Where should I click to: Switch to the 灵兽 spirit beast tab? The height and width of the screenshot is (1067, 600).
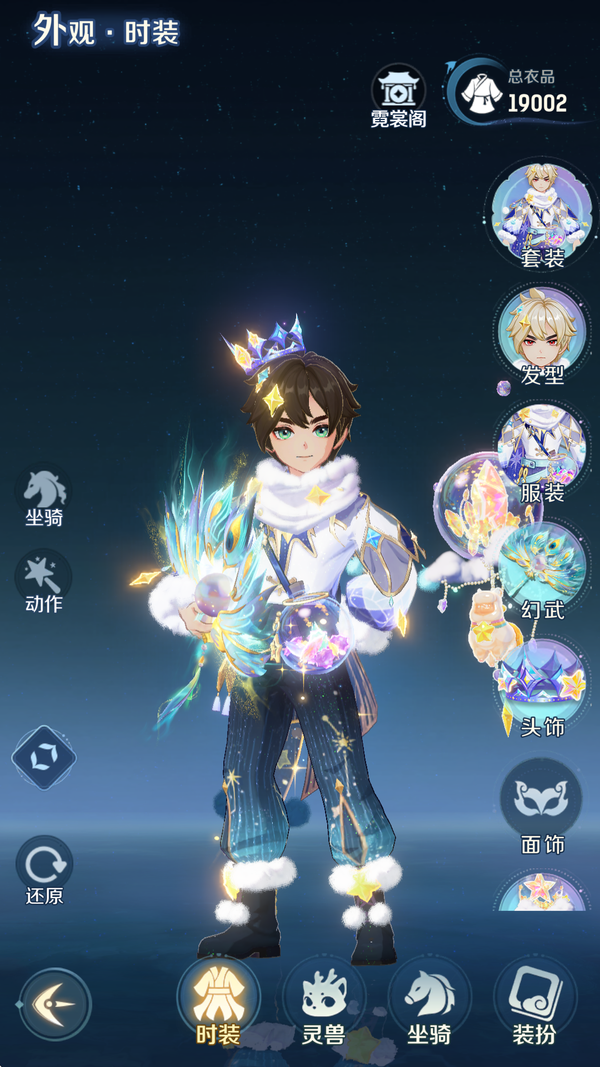click(x=323, y=1002)
